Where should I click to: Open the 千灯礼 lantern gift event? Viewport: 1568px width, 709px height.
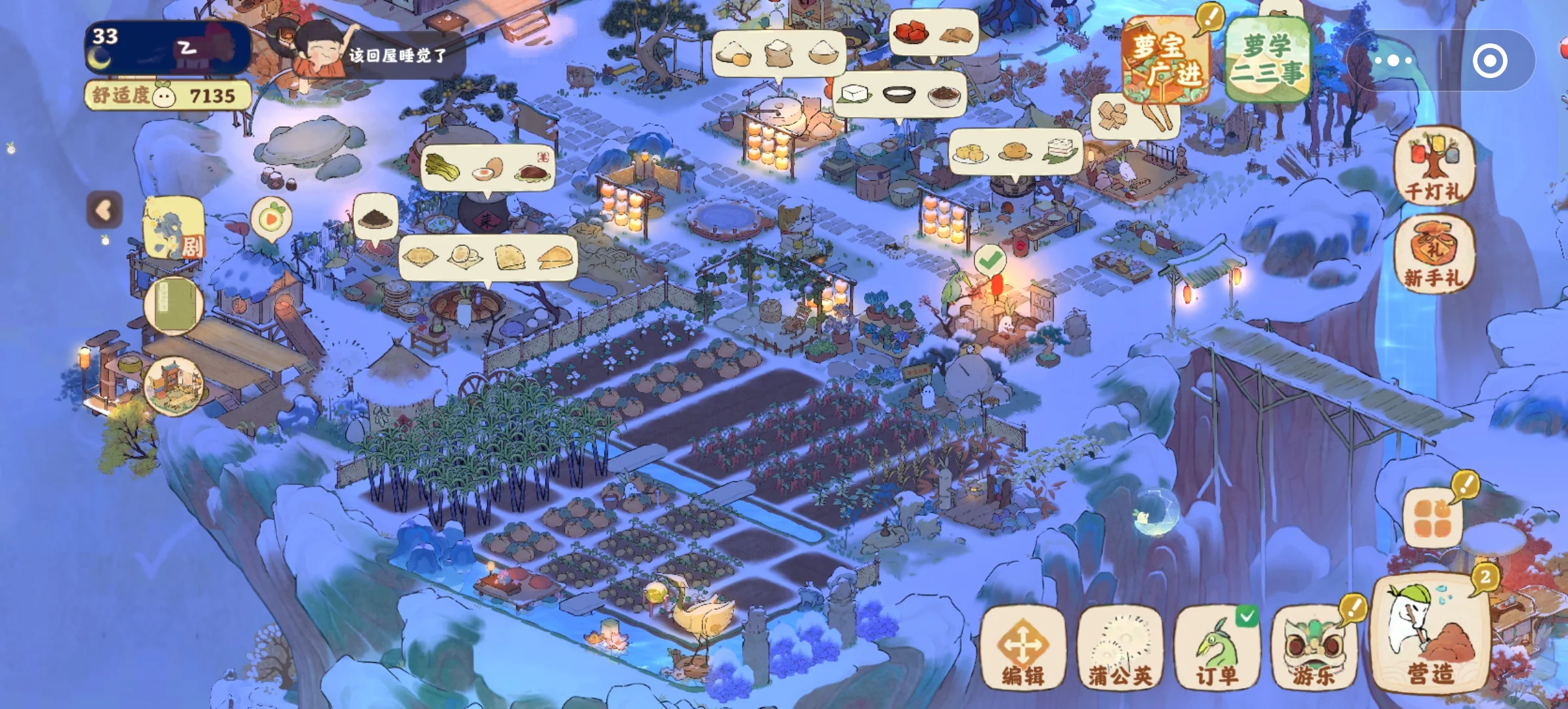point(1433,165)
